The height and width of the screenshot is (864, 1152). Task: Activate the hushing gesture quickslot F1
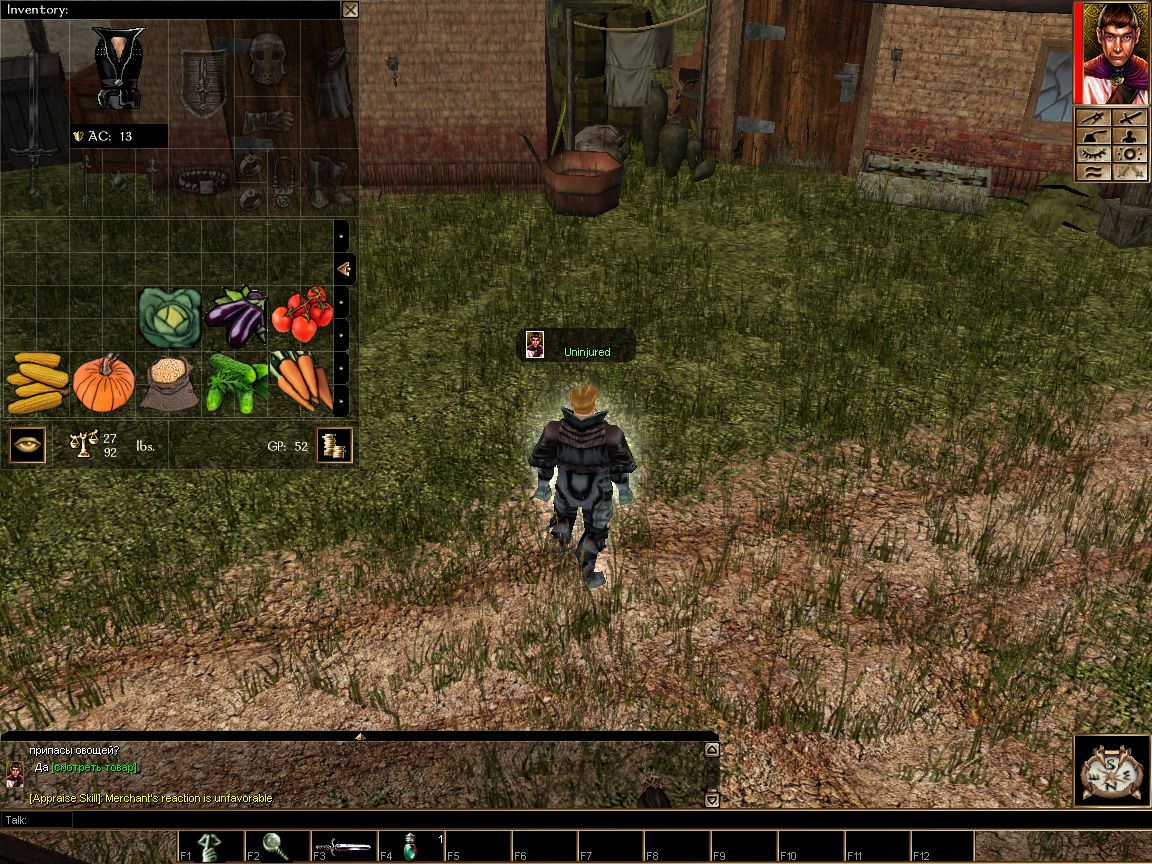point(212,846)
